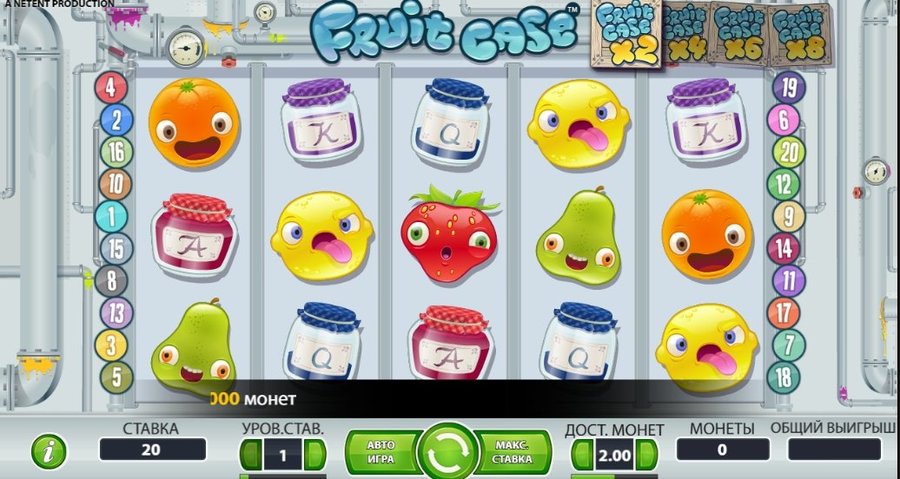Increase the bet level (УРОВ.СТАВ.)
Viewport: 900px width, 479px height.
[315, 455]
